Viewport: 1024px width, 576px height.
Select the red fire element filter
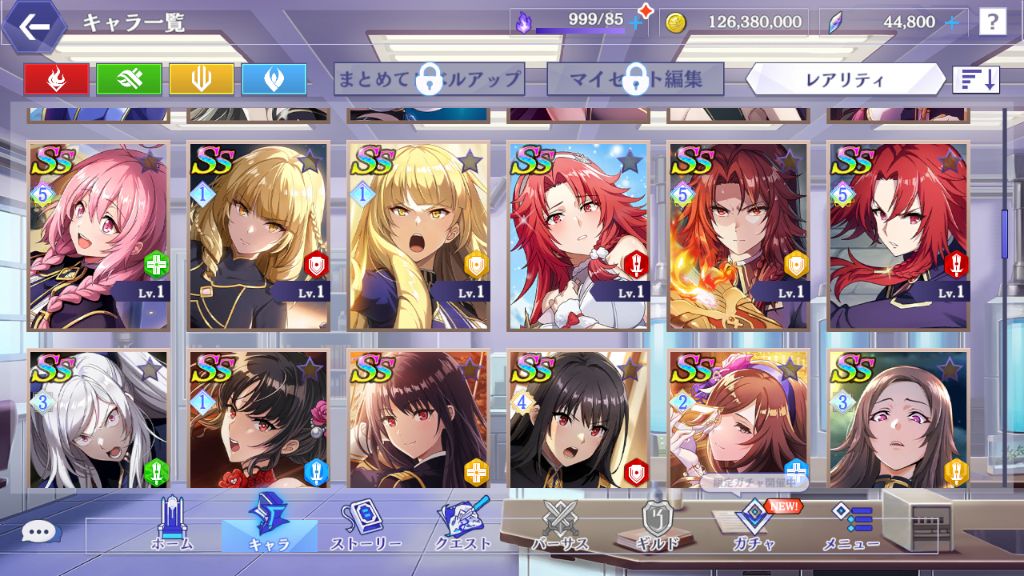point(56,79)
